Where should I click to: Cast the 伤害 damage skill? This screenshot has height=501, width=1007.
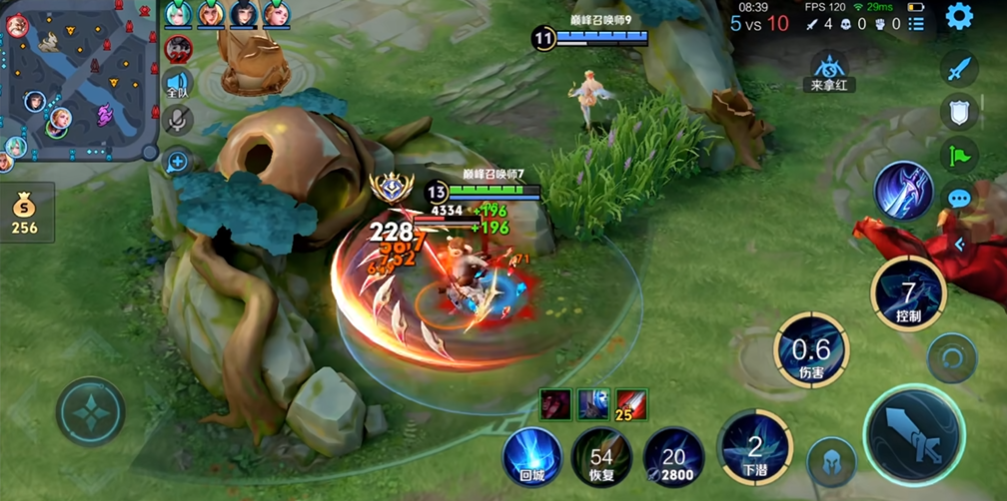click(811, 350)
